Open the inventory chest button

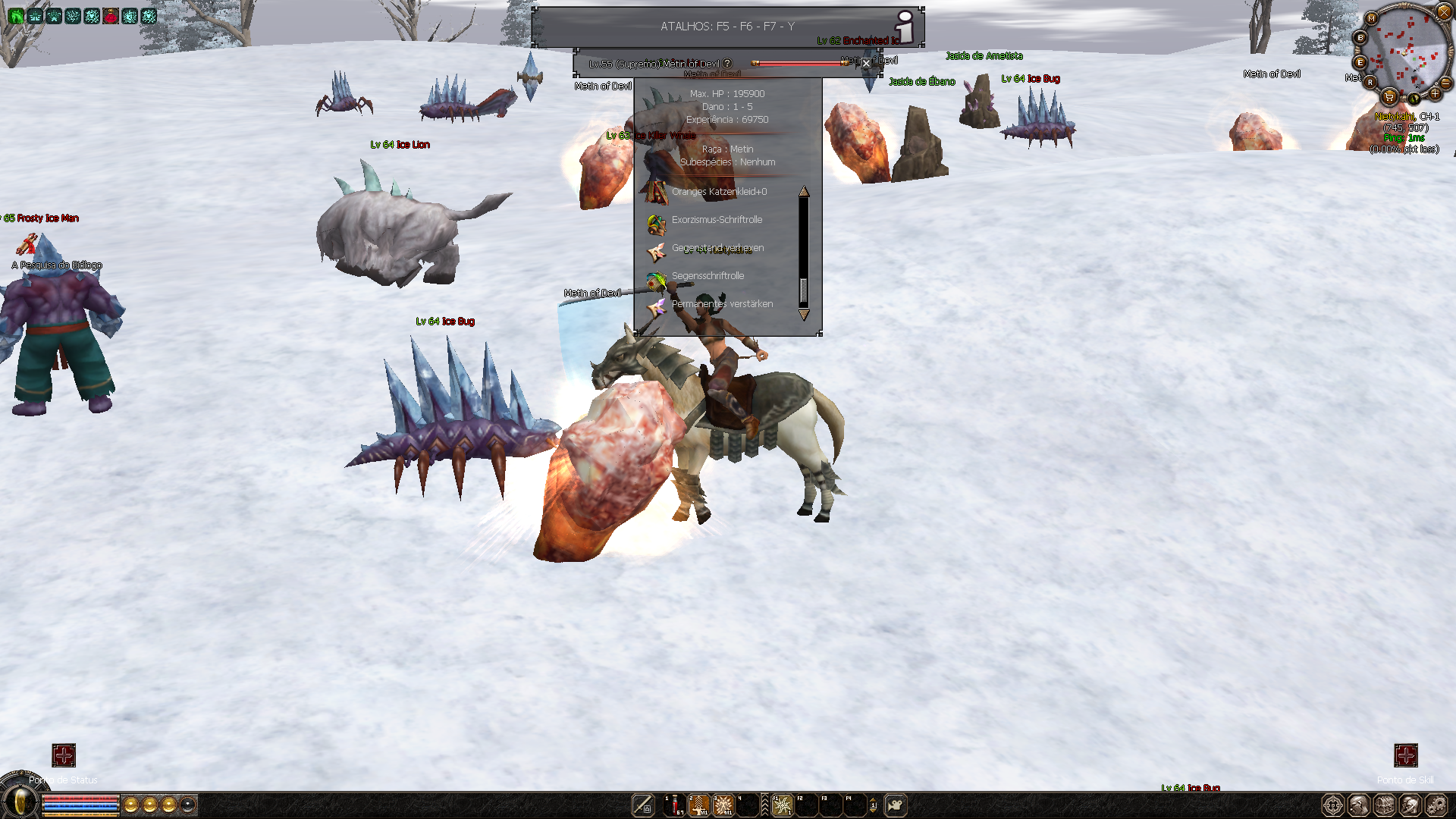pos(1384,805)
